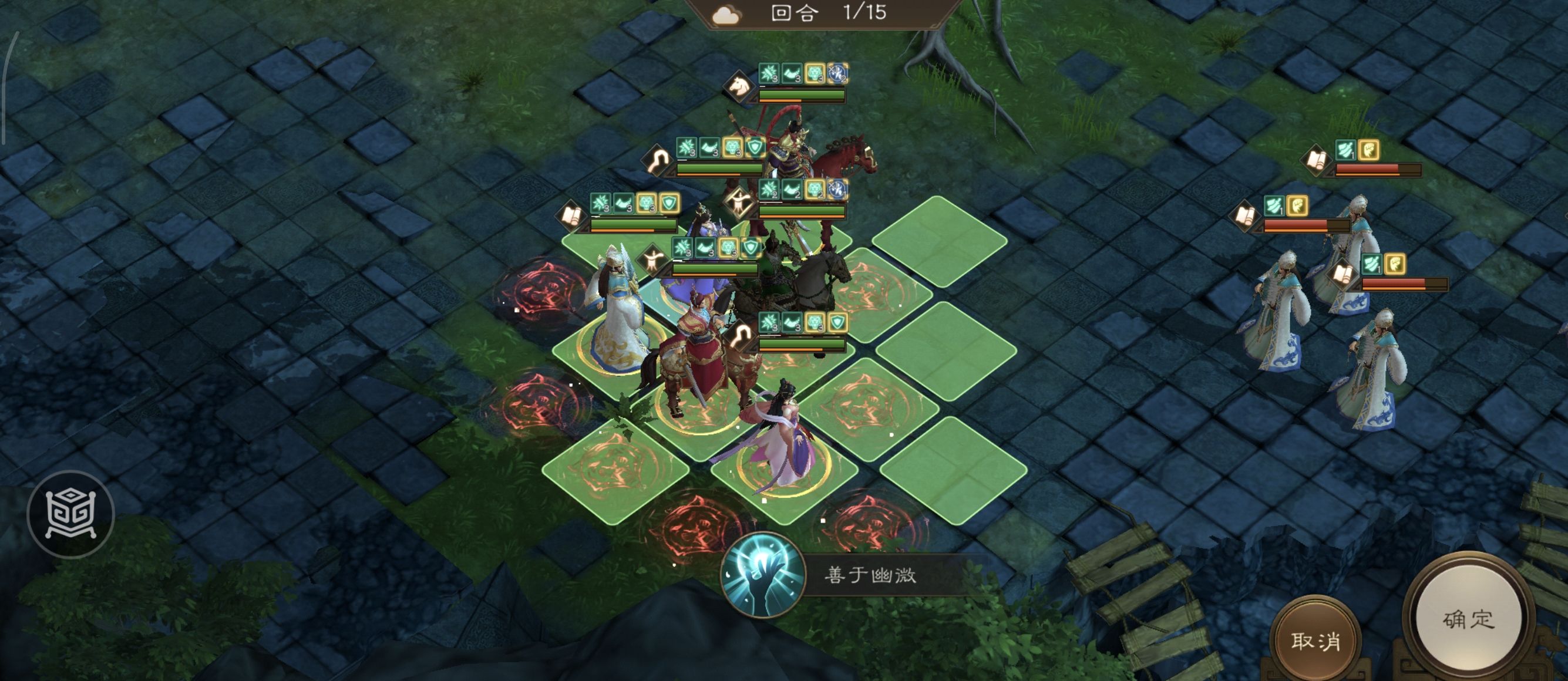The width and height of the screenshot is (1568, 681).
Task: Confirm with the 确定 button
Action: click(x=1468, y=619)
